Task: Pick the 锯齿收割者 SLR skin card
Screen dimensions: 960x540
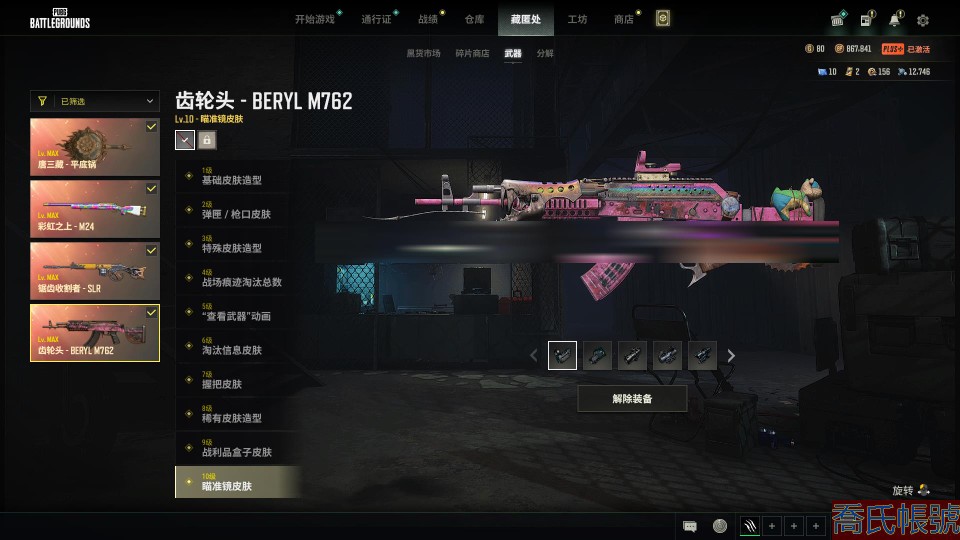Action: 95,271
